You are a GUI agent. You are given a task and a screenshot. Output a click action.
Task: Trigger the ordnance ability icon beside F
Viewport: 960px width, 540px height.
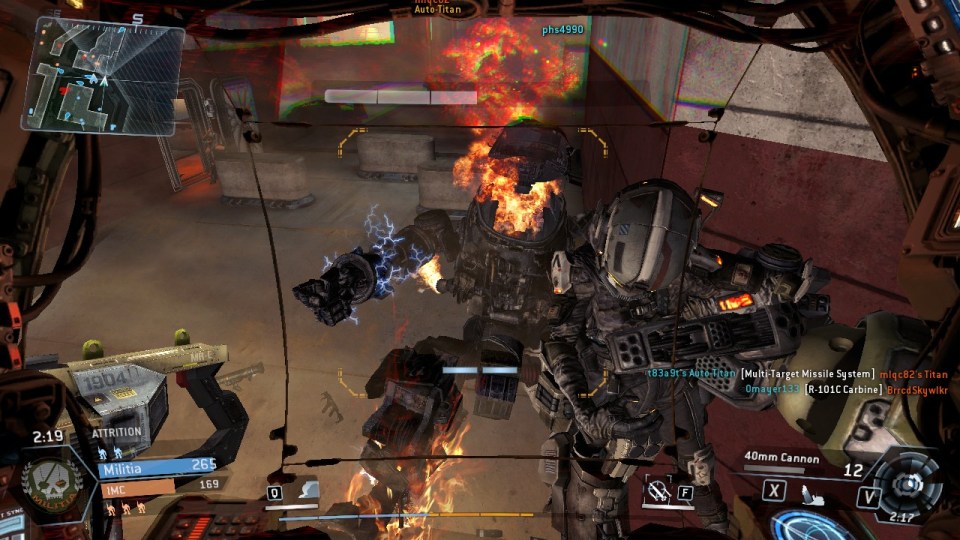pyautogui.click(x=660, y=491)
